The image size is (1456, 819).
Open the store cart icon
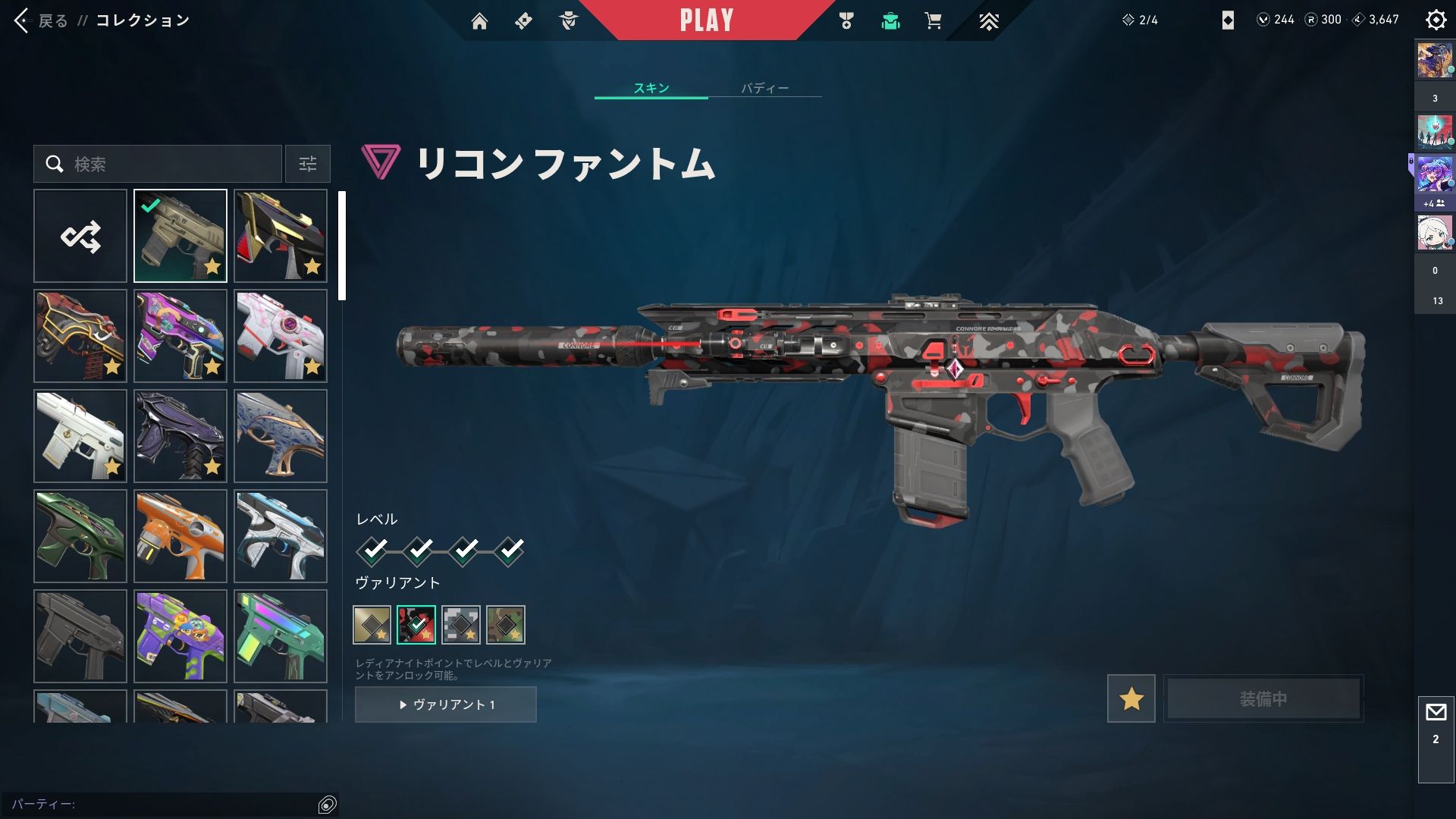[933, 21]
